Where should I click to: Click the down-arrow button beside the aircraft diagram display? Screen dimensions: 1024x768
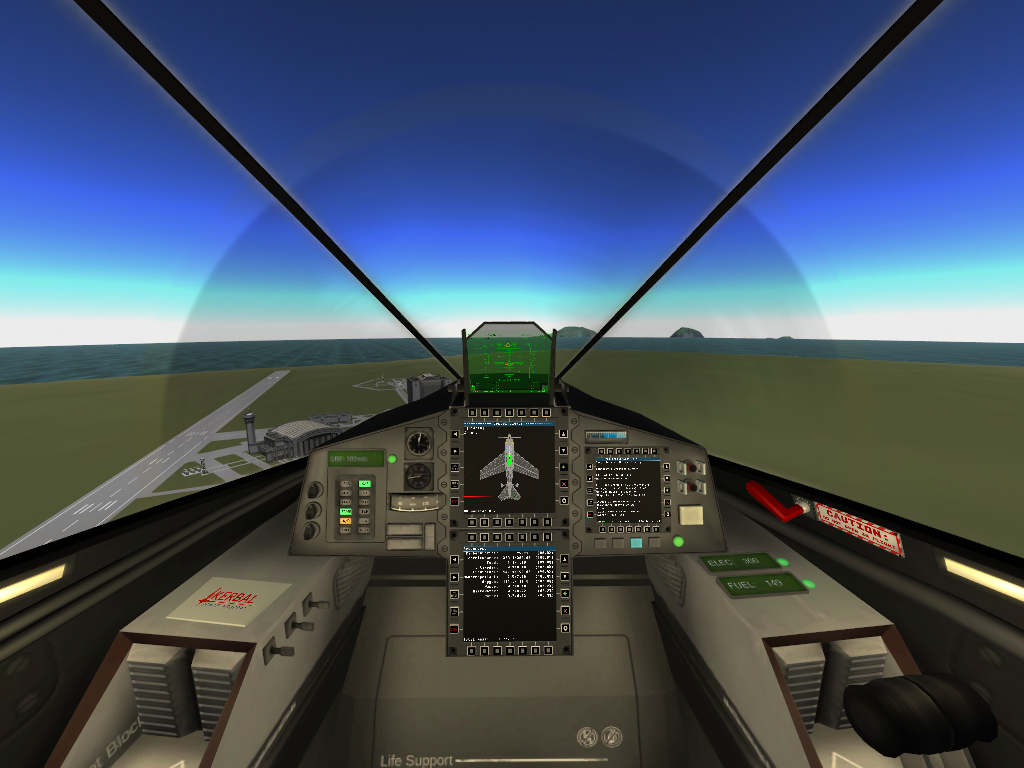565,449
